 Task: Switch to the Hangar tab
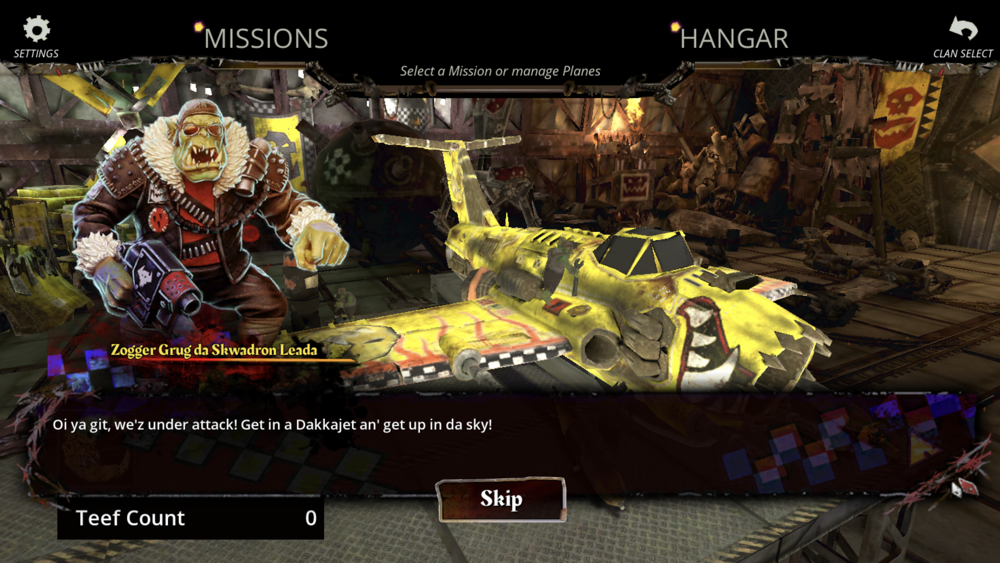point(733,39)
